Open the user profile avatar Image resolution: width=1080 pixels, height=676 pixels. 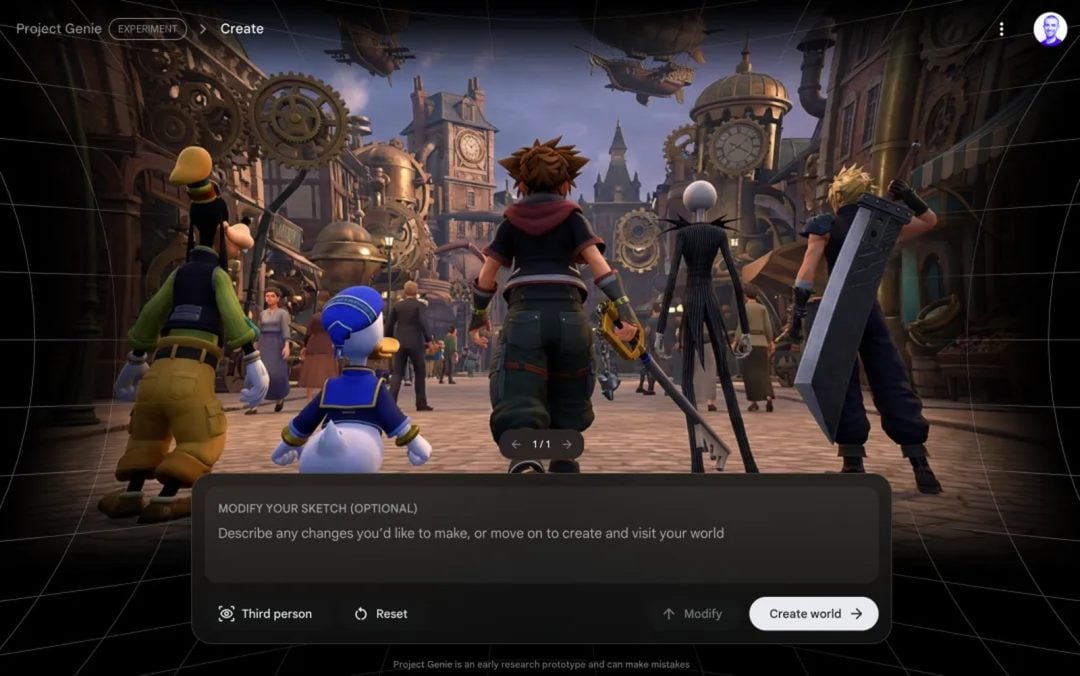coord(1050,29)
